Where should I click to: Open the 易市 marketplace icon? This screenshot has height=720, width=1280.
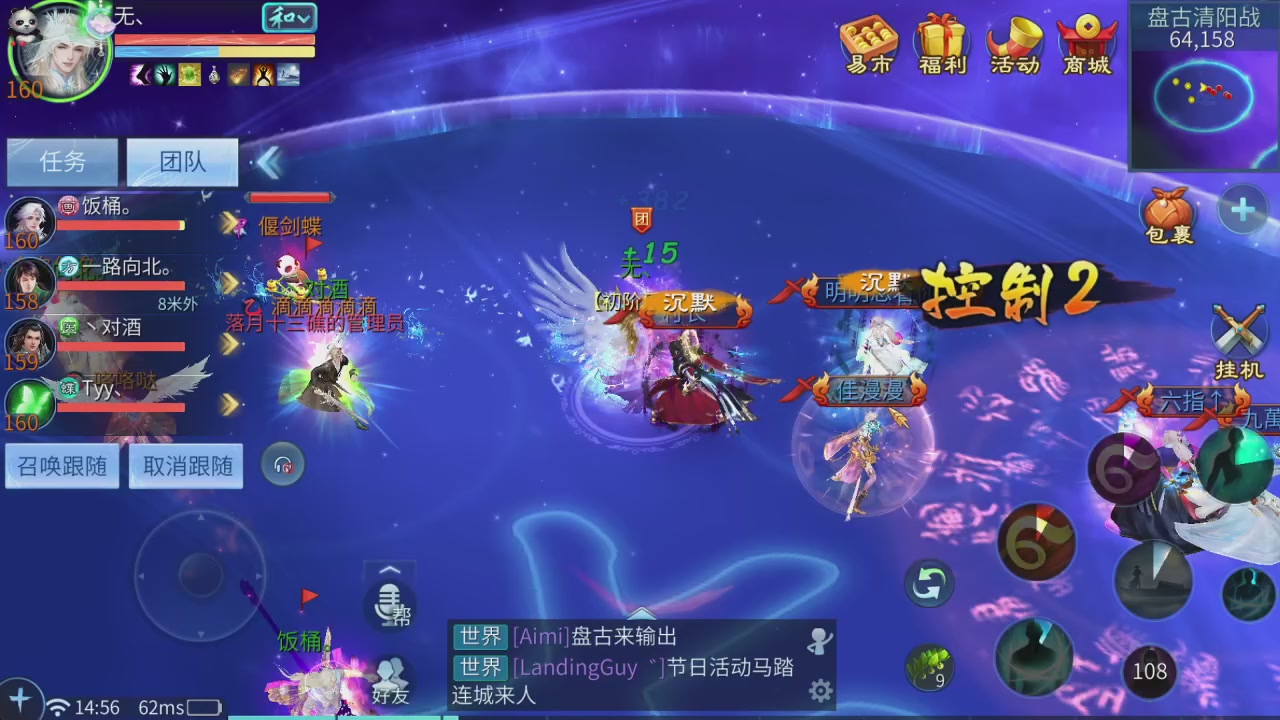coord(866,45)
